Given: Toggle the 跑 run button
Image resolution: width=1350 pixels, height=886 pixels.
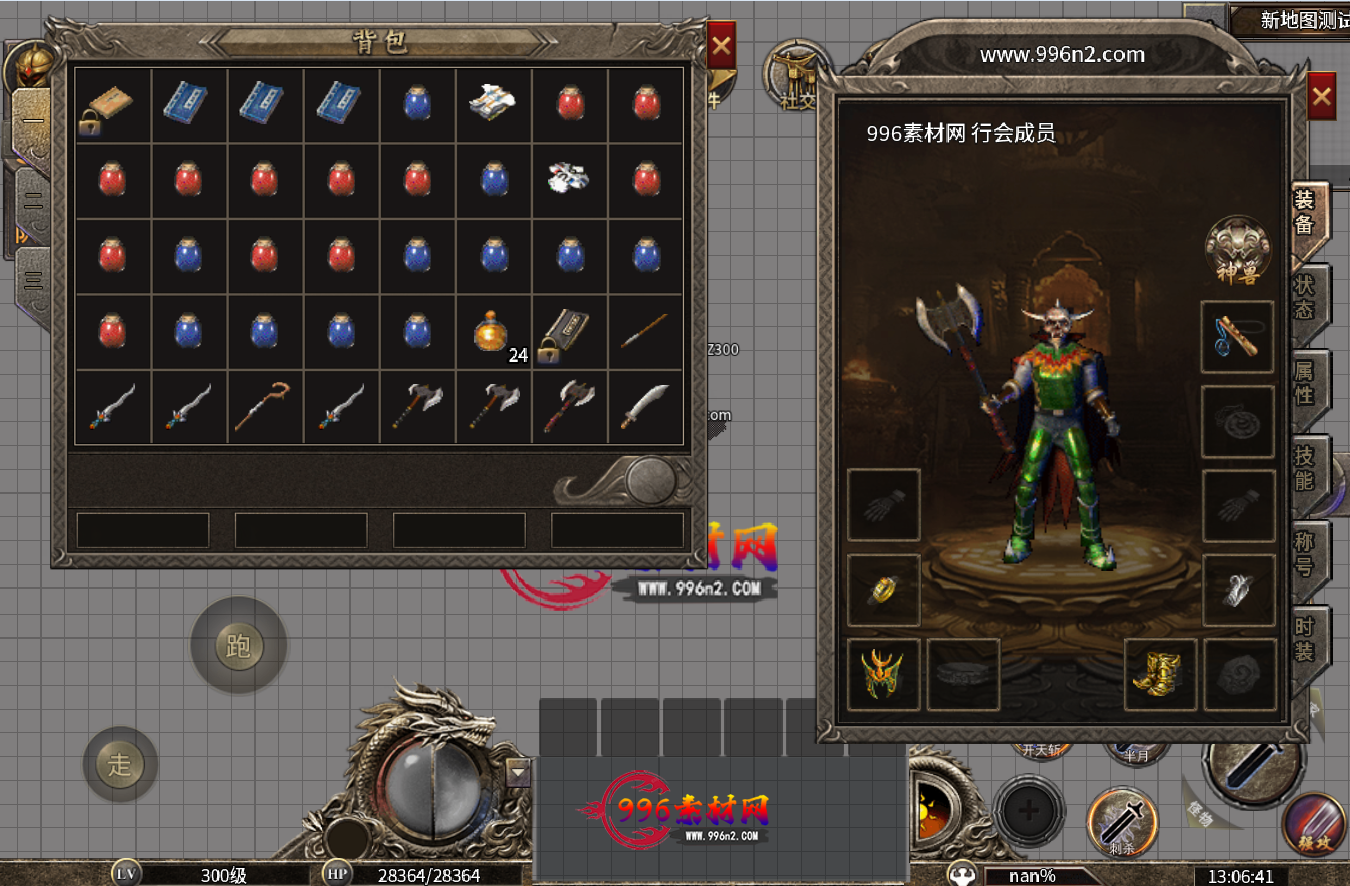Looking at the screenshot, I should (238, 646).
